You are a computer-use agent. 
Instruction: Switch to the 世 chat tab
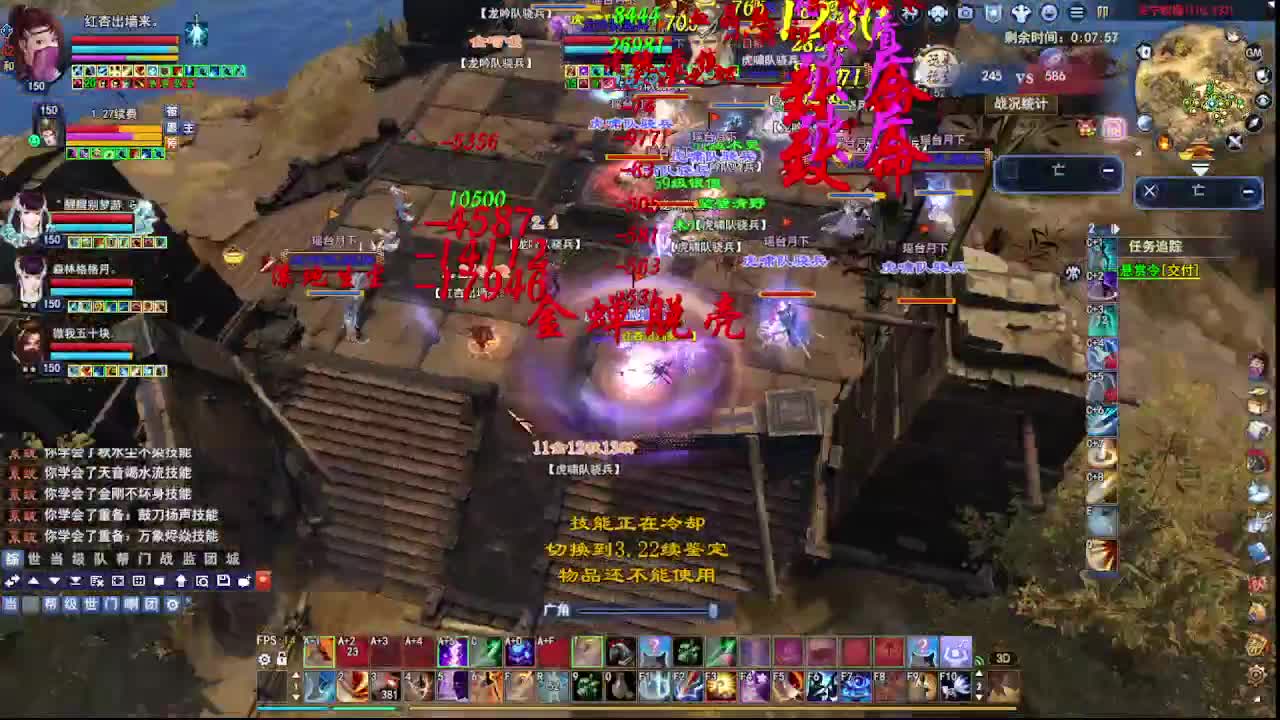[x=91, y=606]
